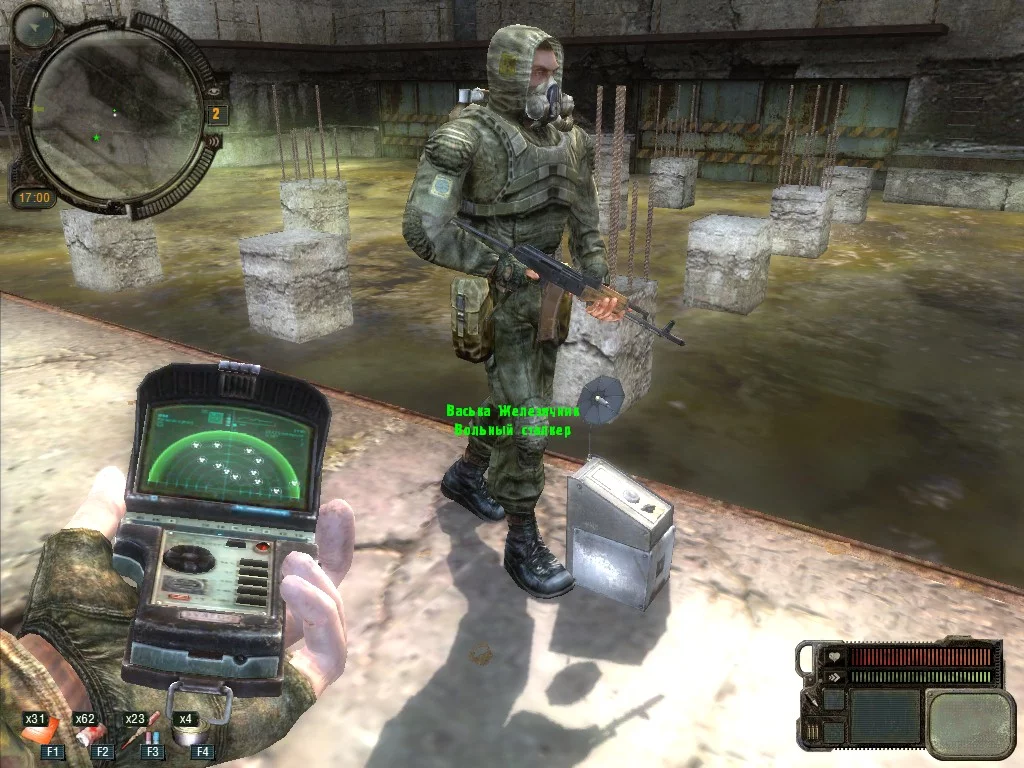This screenshot has width=1024, height=768.
Task: Click the chevron stamina icon
Action: coord(833,677)
